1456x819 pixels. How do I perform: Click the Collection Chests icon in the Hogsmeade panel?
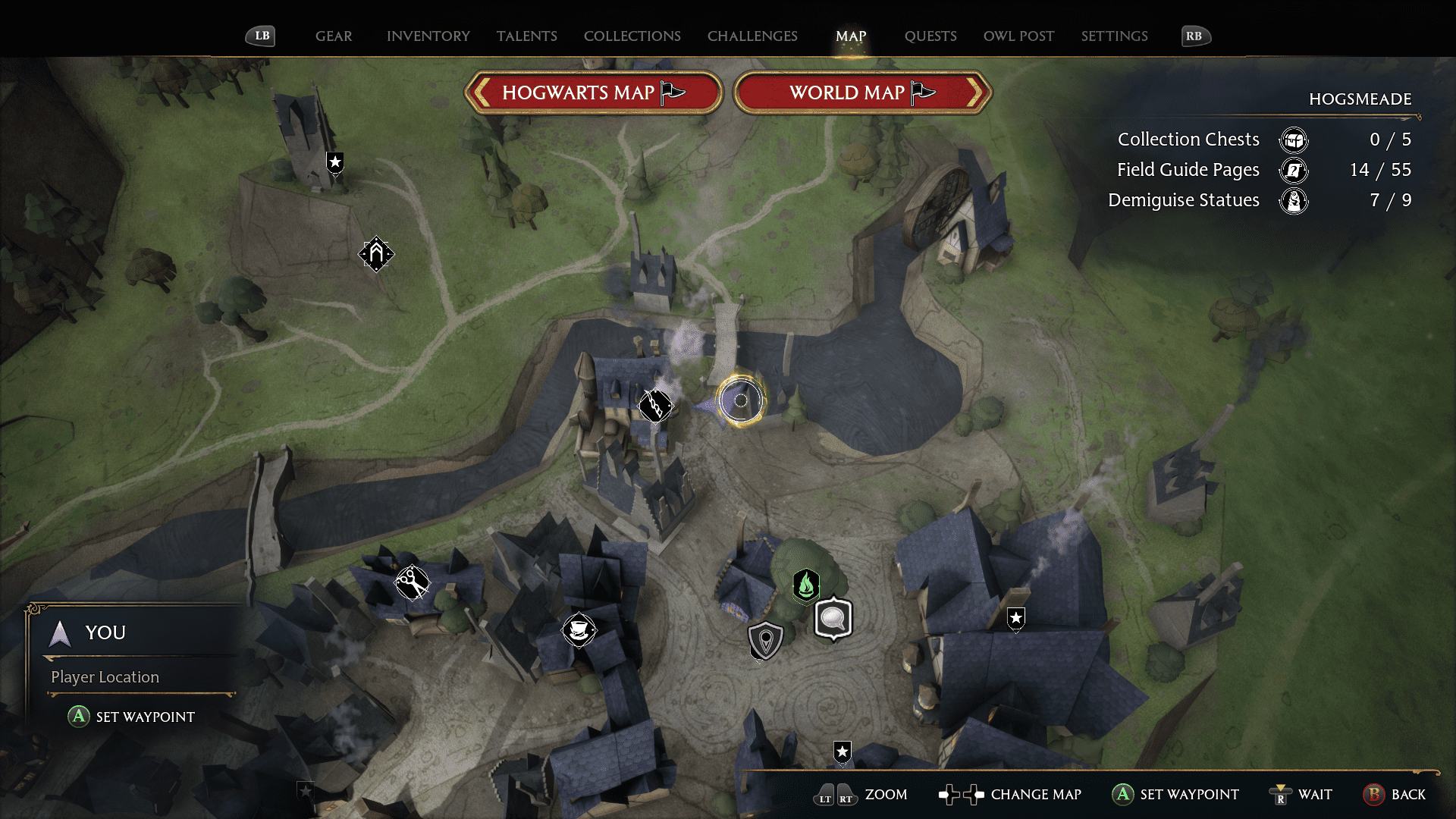pos(1294,140)
